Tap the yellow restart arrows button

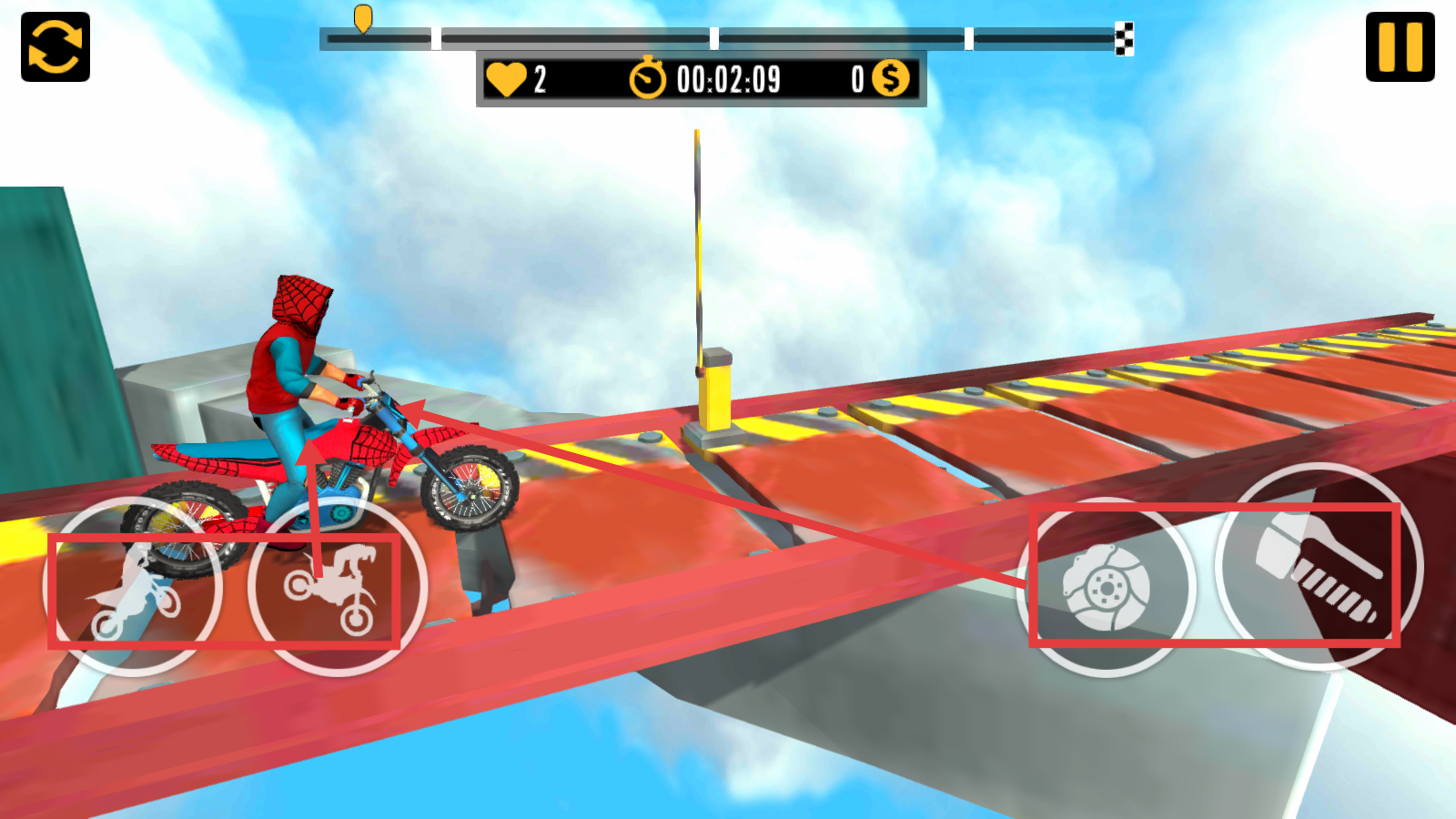coord(56,47)
